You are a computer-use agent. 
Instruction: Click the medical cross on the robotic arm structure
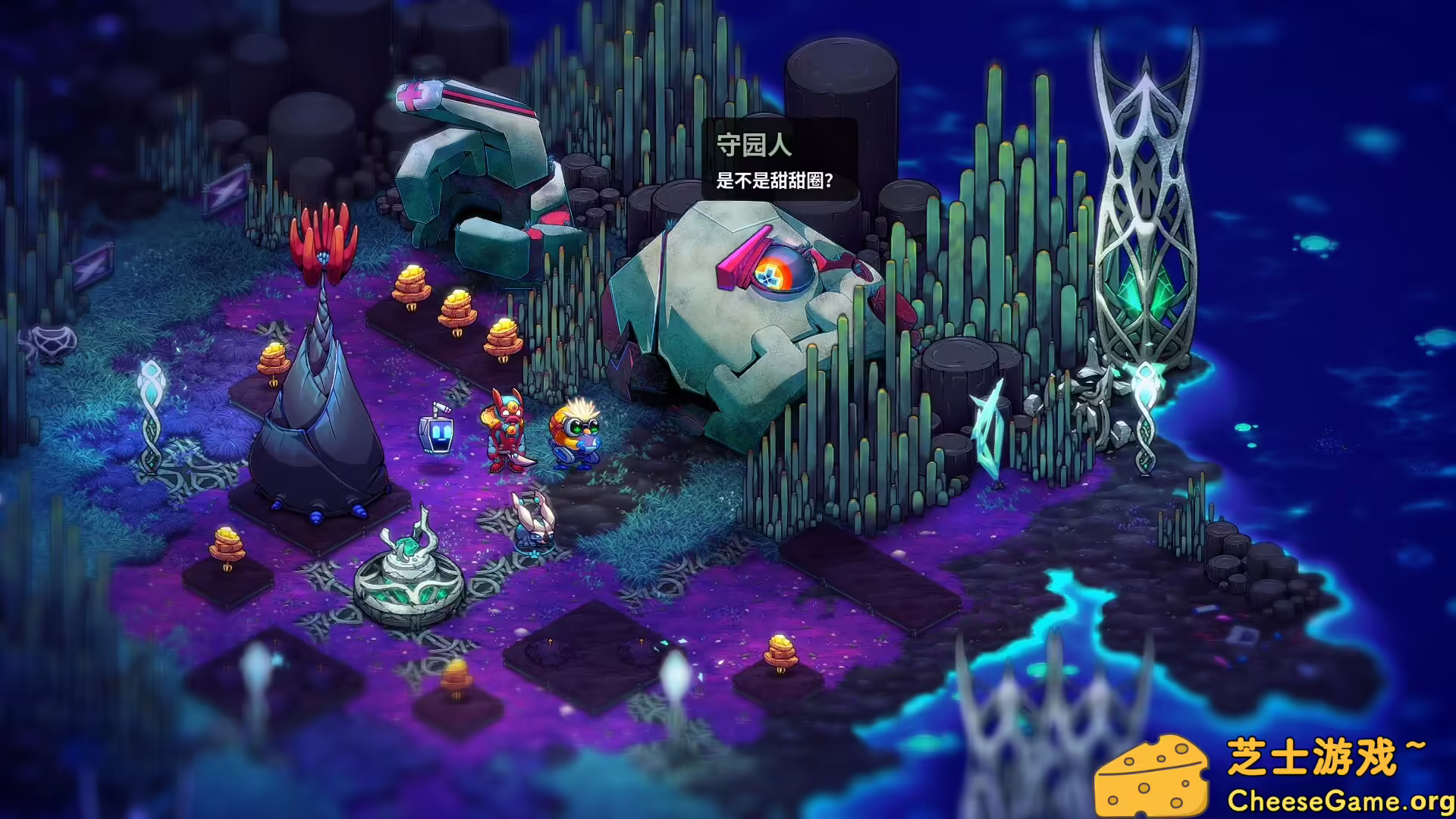coord(410,97)
